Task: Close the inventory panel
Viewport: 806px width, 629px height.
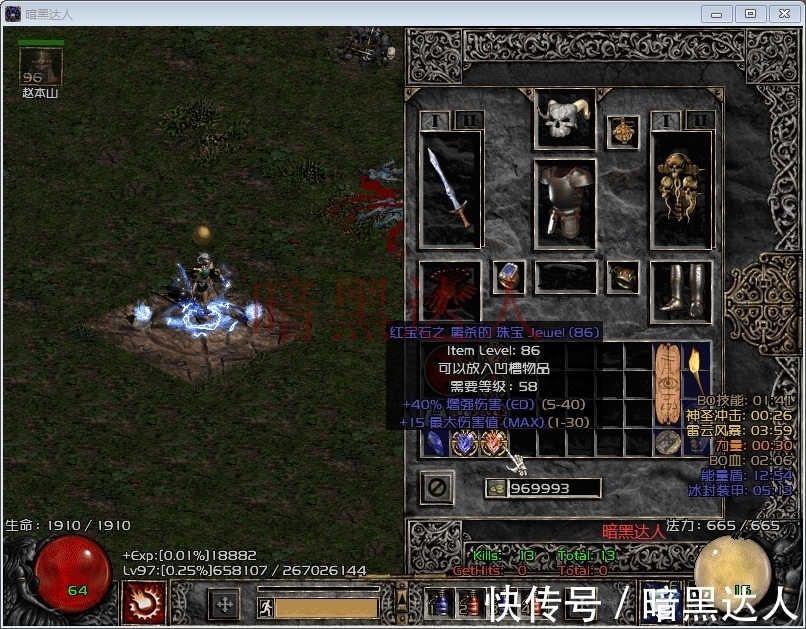Action: pyautogui.click(x=437, y=487)
